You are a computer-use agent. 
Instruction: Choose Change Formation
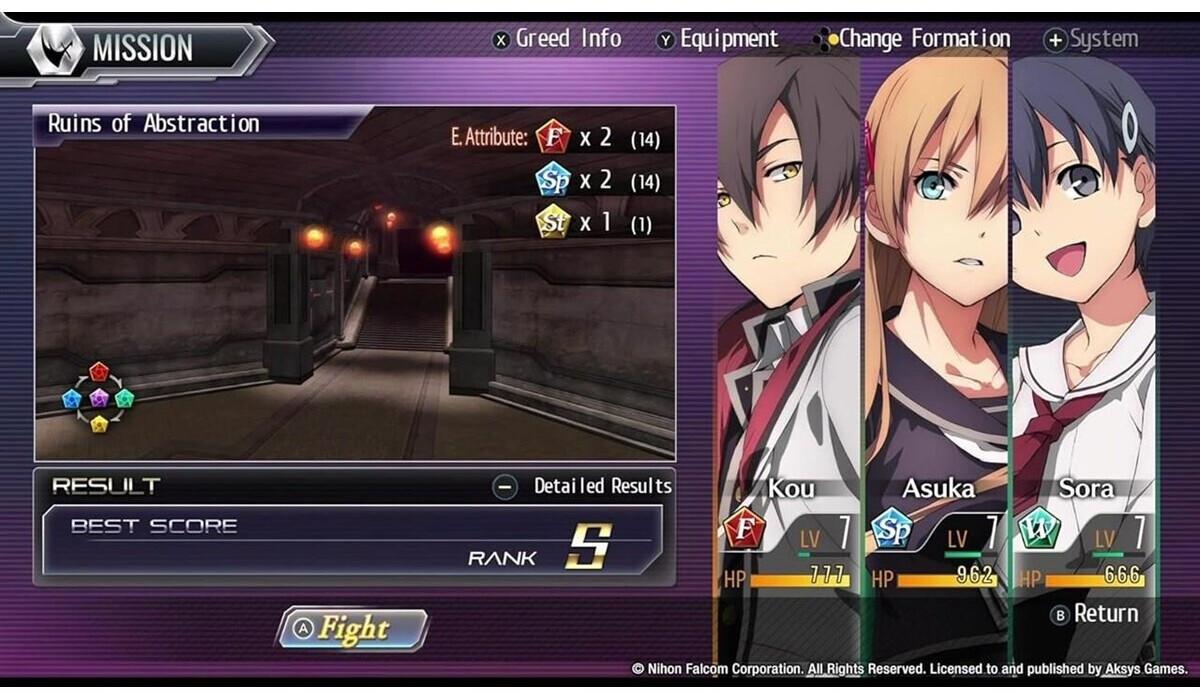click(x=913, y=39)
